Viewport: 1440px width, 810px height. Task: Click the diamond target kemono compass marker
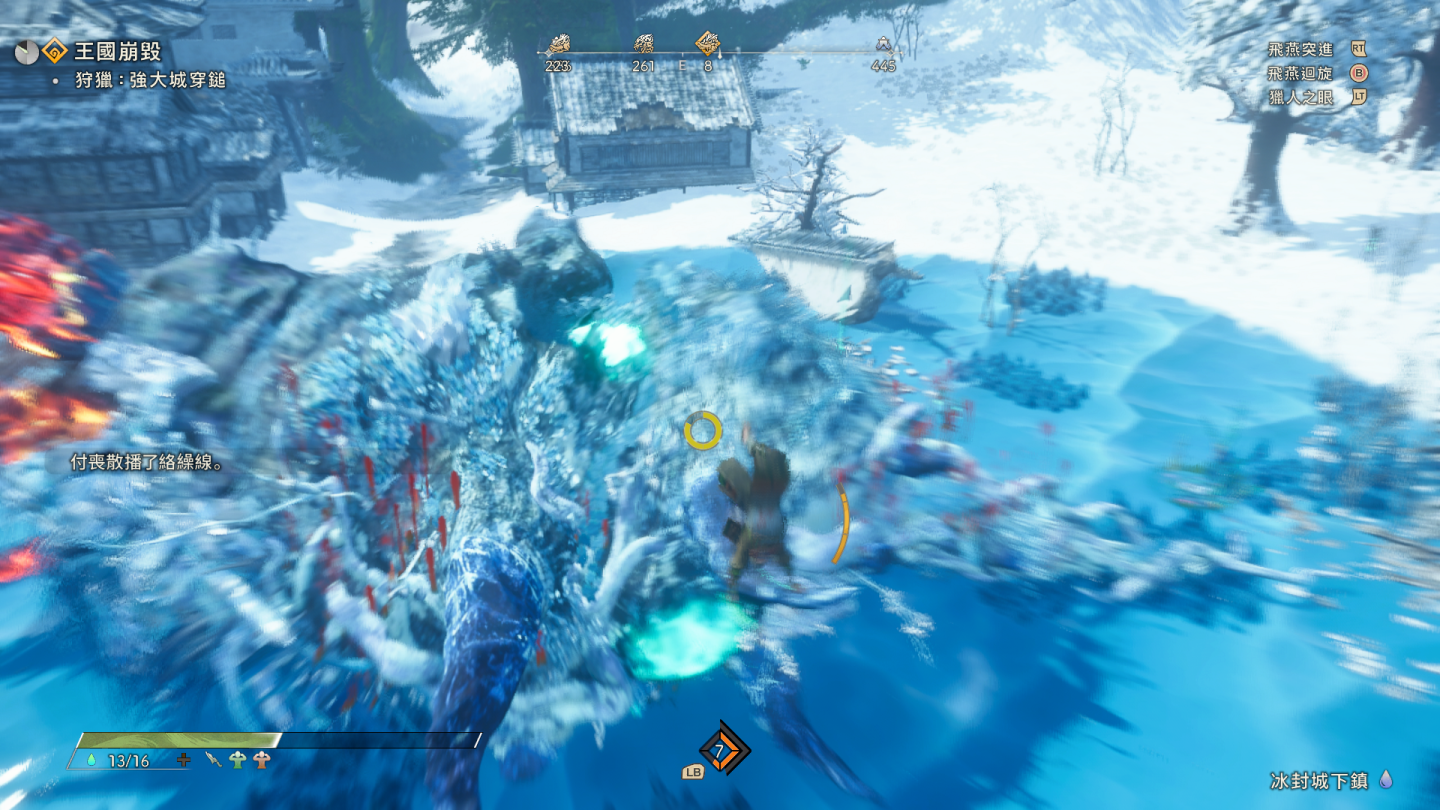pyautogui.click(x=708, y=43)
